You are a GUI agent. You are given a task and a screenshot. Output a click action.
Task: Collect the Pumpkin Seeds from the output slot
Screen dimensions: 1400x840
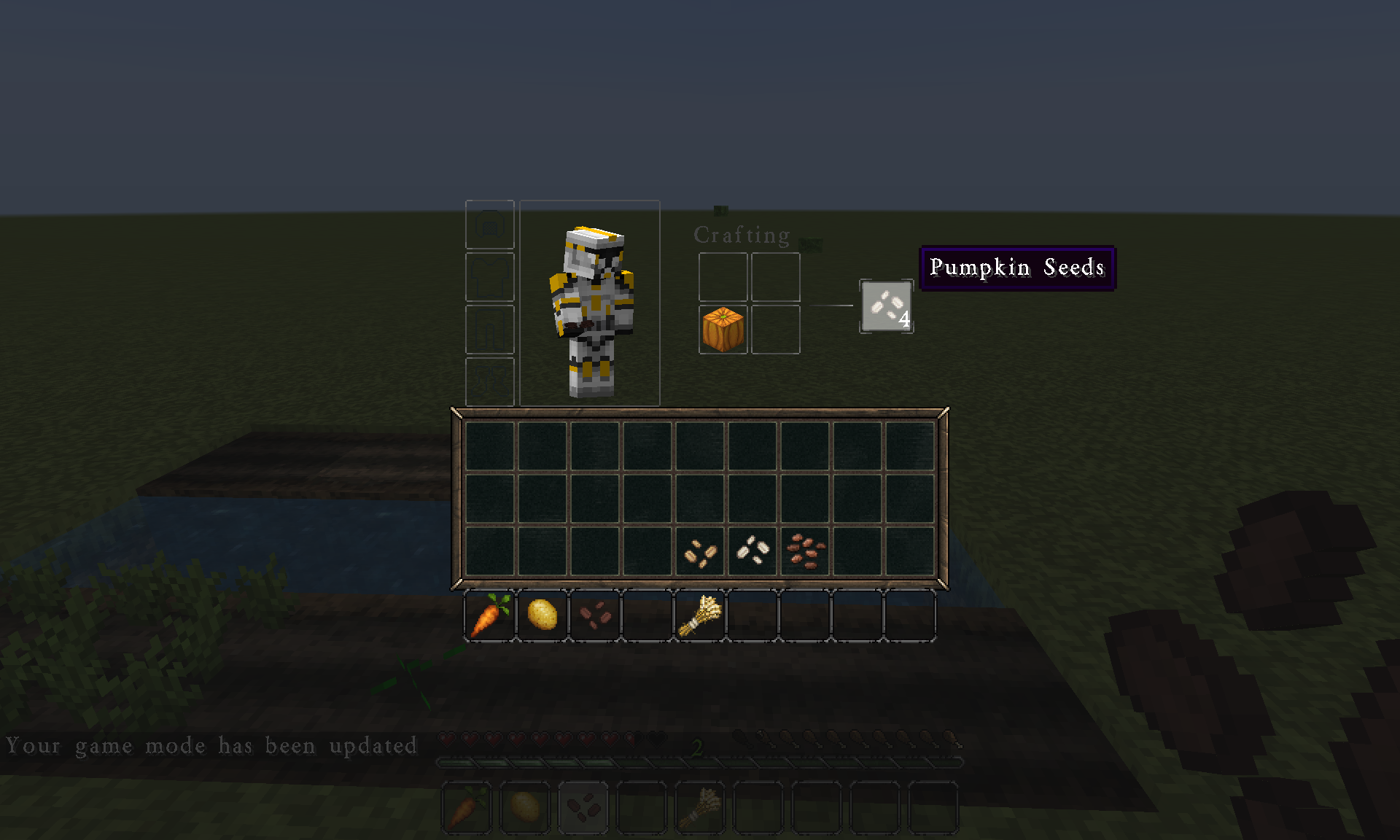click(x=886, y=306)
